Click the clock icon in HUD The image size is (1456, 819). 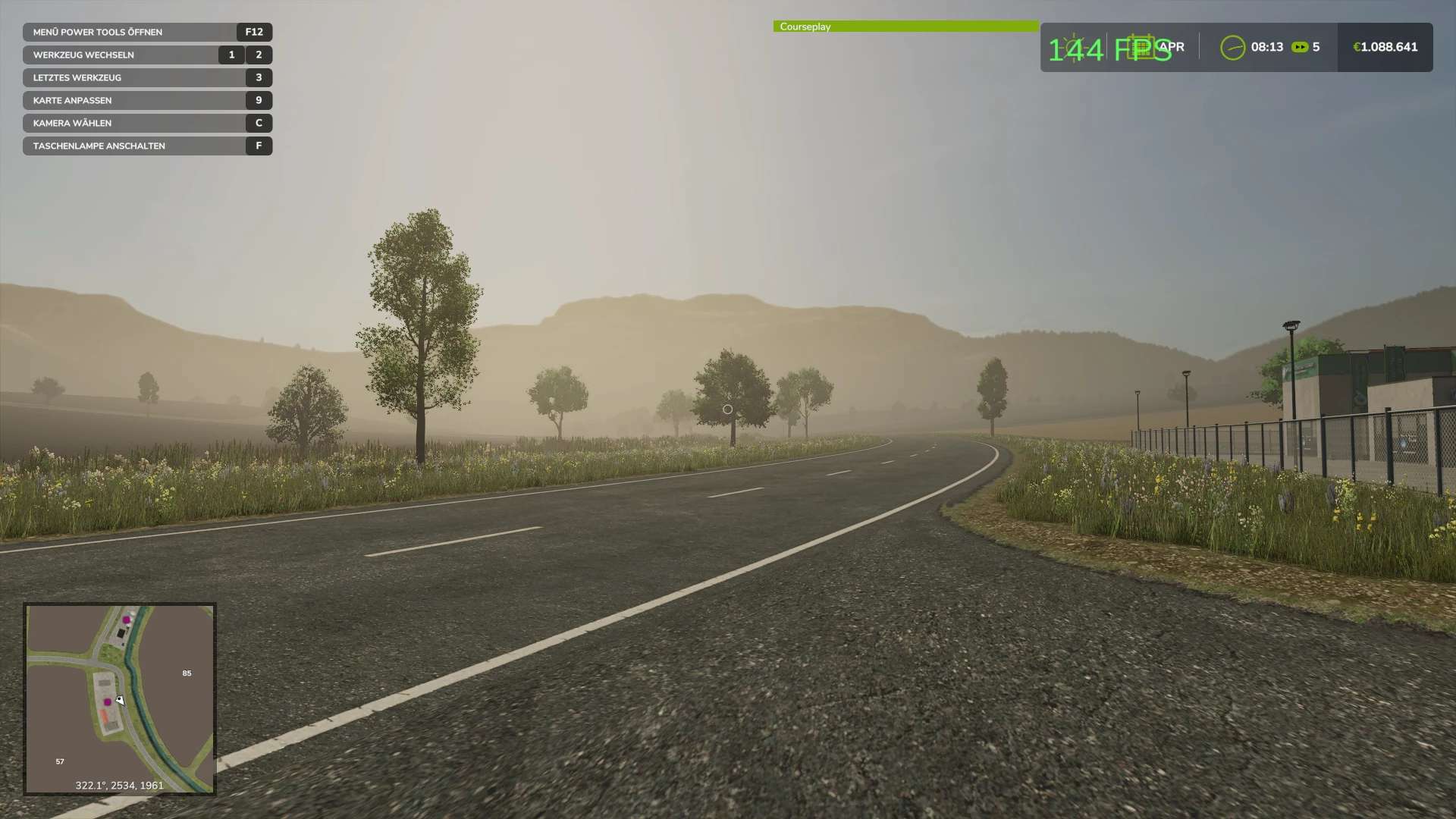pyautogui.click(x=1232, y=47)
